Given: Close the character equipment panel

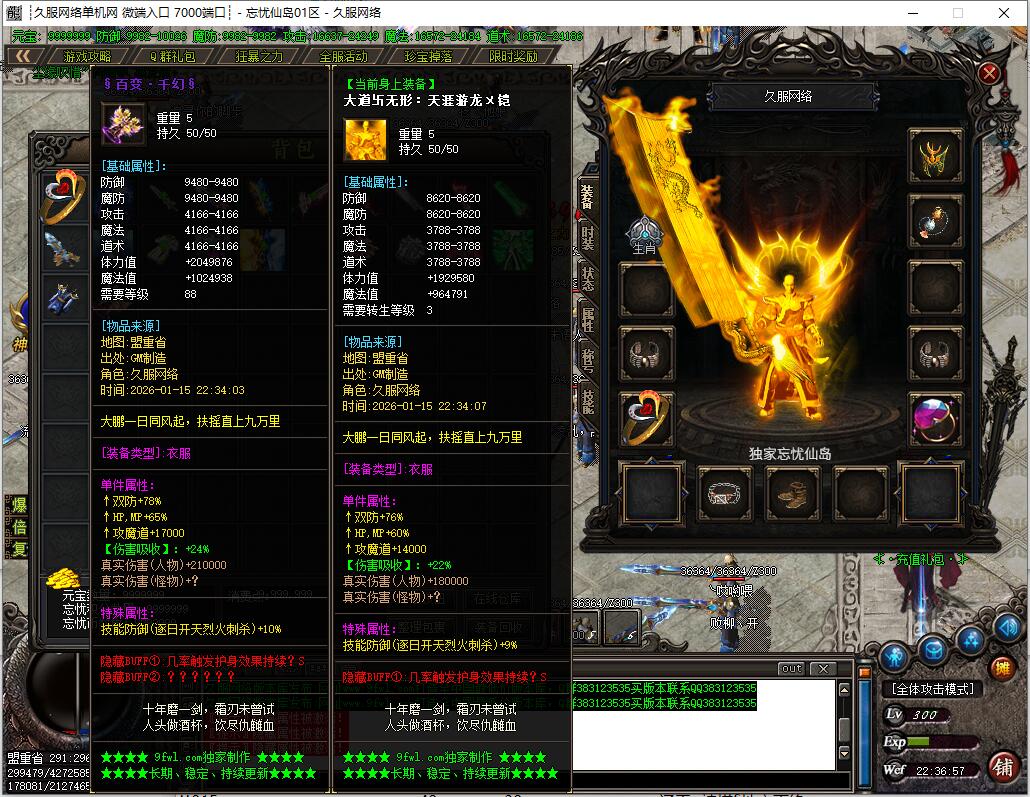Looking at the screenshot, I should coord(989,73).
